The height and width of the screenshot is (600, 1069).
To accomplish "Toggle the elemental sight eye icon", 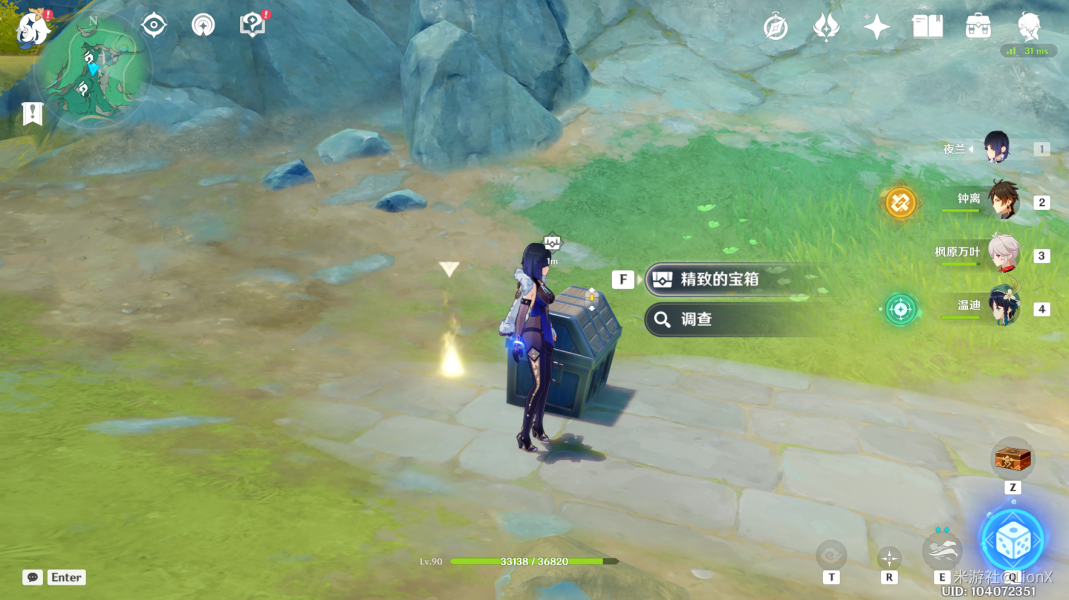I will coord(154,25).
